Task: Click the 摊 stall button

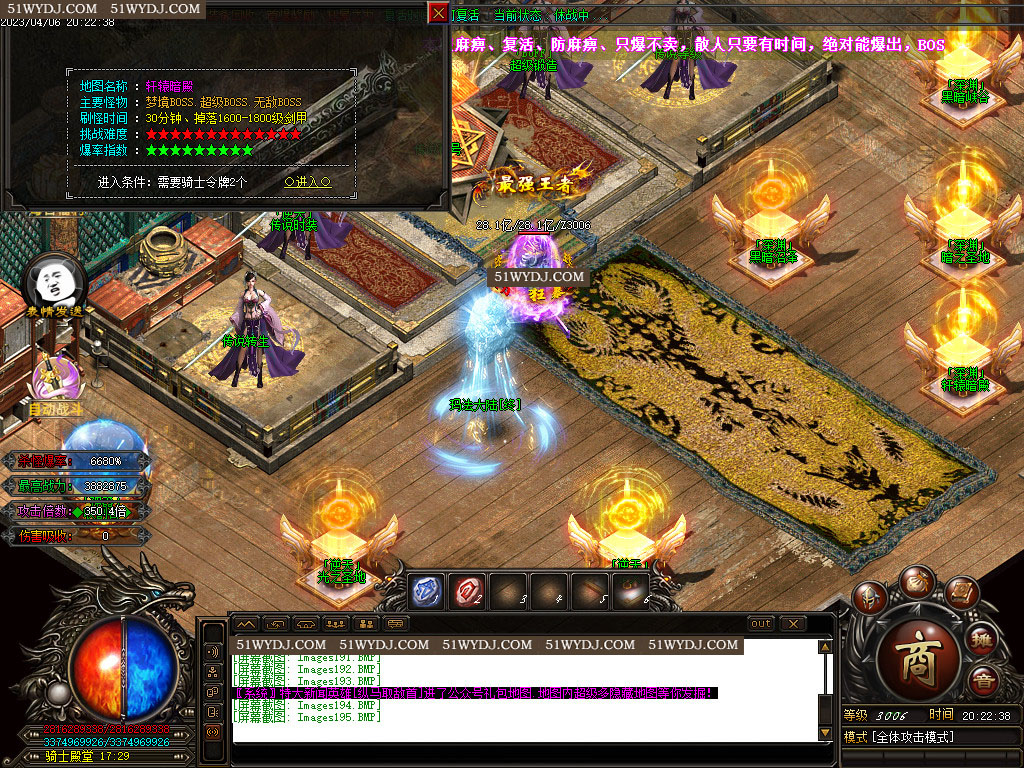Action: pos(984,641)
